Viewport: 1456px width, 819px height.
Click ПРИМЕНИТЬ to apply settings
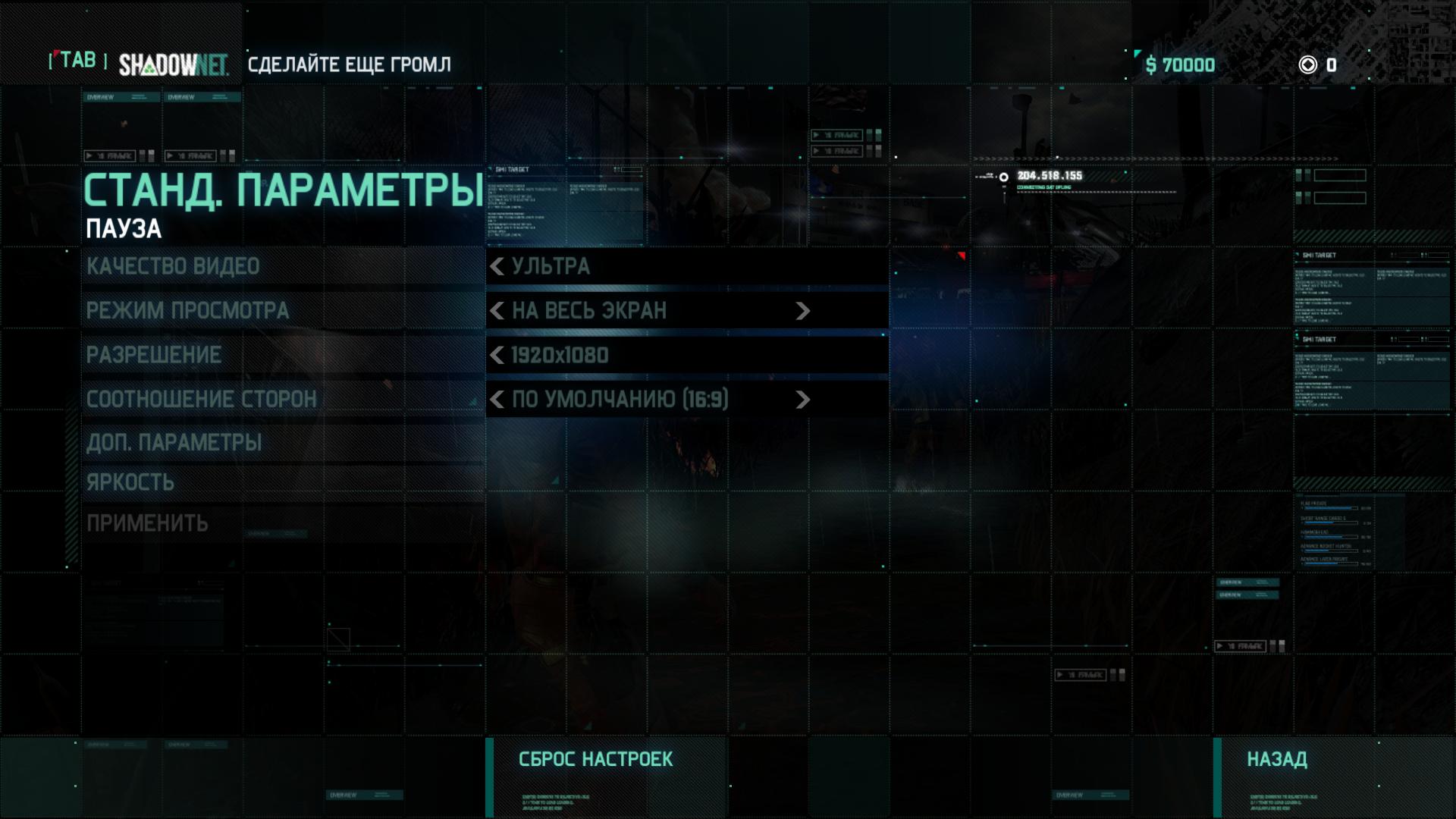[x=147, y=523]
